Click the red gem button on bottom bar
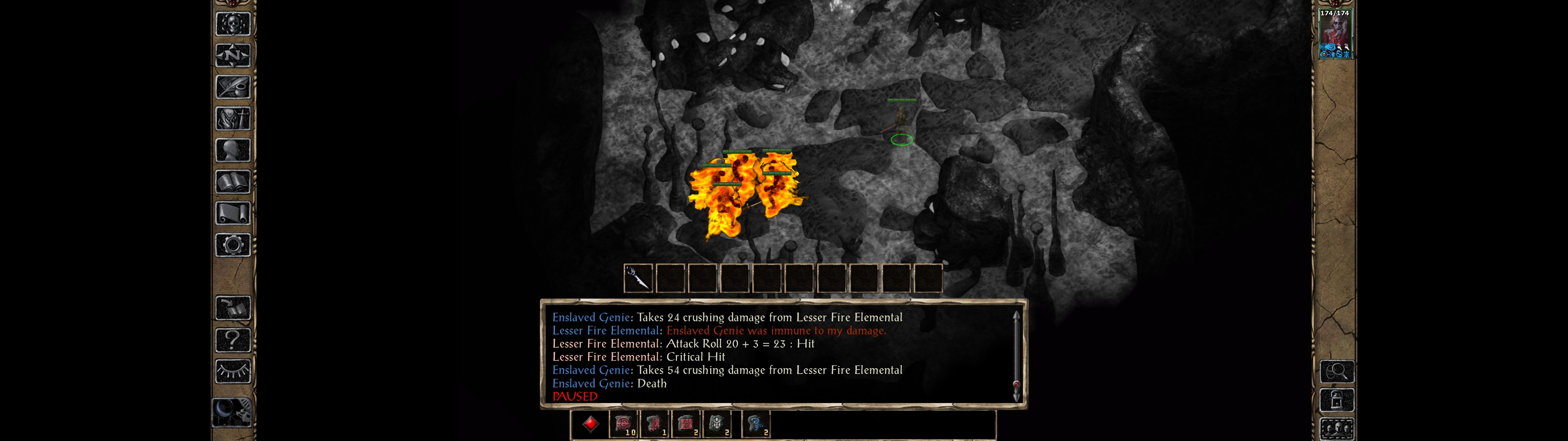Image resolution: width=1568 pixels, height=441 pixels. [x=590, y=424]
